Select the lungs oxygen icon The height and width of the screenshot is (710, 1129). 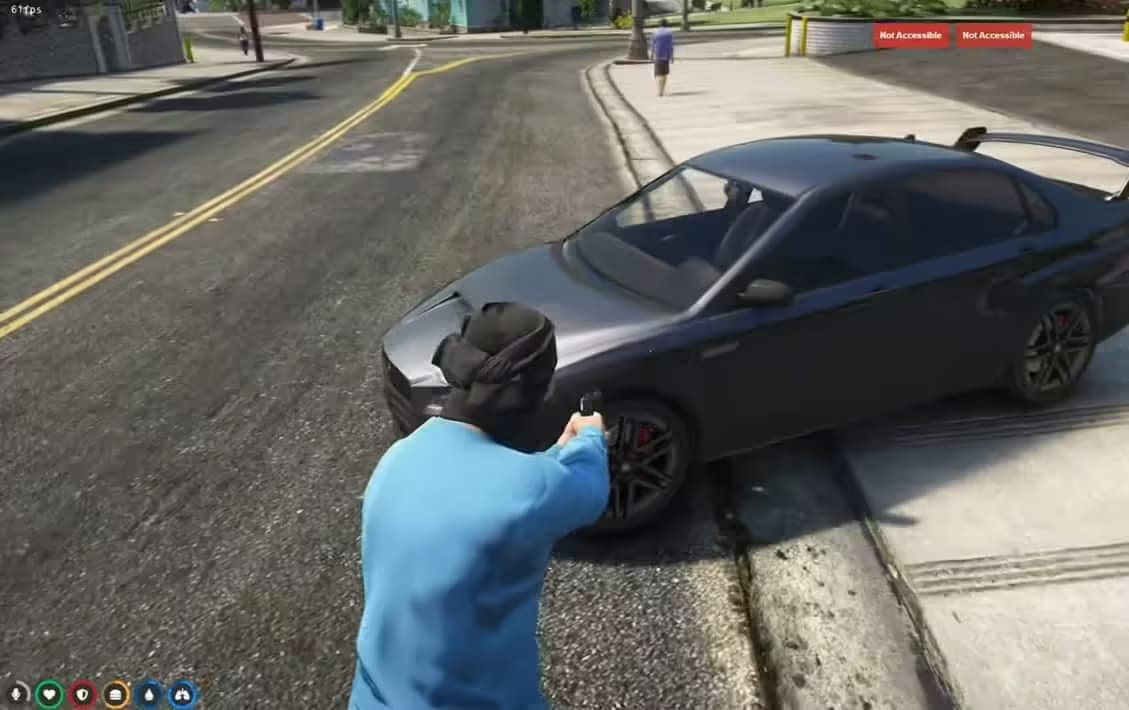pos(183,693)
